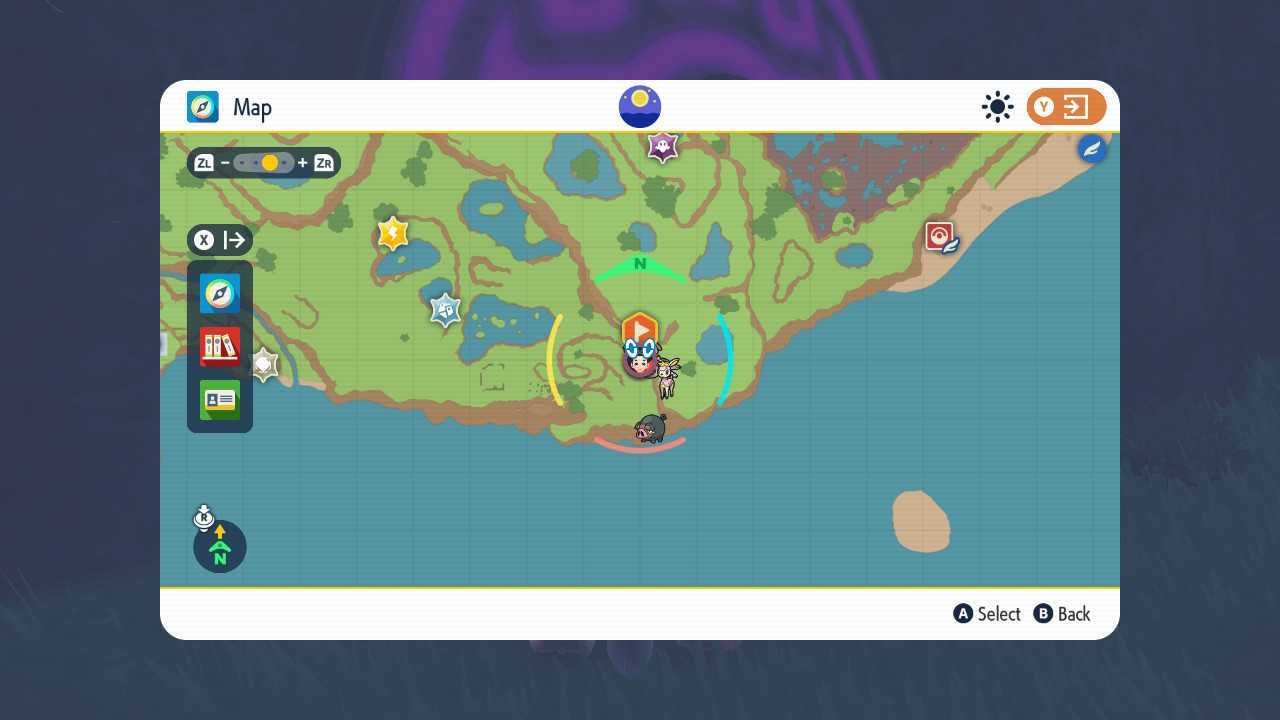Image resolution: width=1280 pixels, height=720 pixels.
Task: Select the compass Map icon in the sidebar
Action: point(220,293)
